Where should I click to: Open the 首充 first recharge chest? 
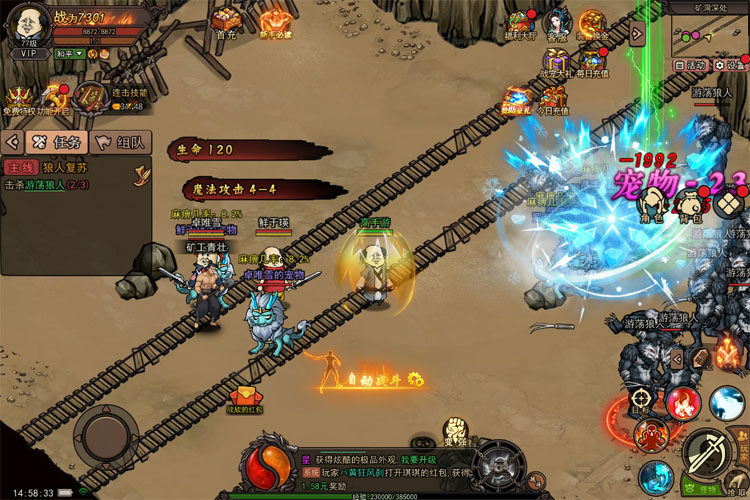225,20
